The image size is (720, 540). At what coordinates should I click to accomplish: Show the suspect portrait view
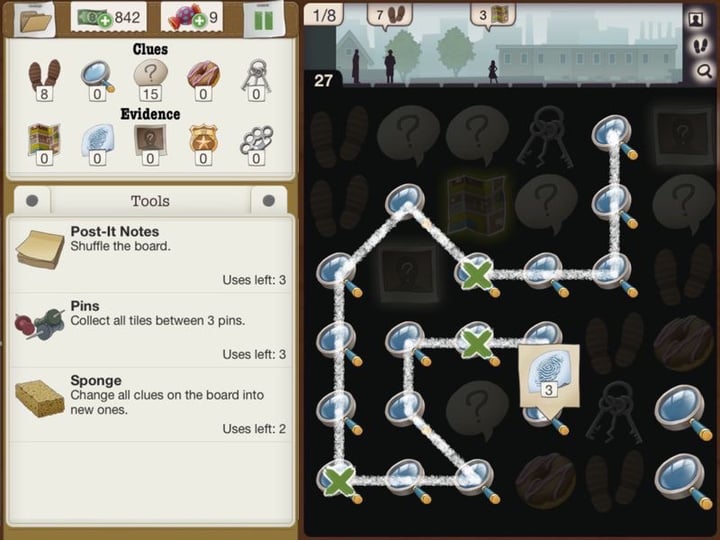point(696,19)
